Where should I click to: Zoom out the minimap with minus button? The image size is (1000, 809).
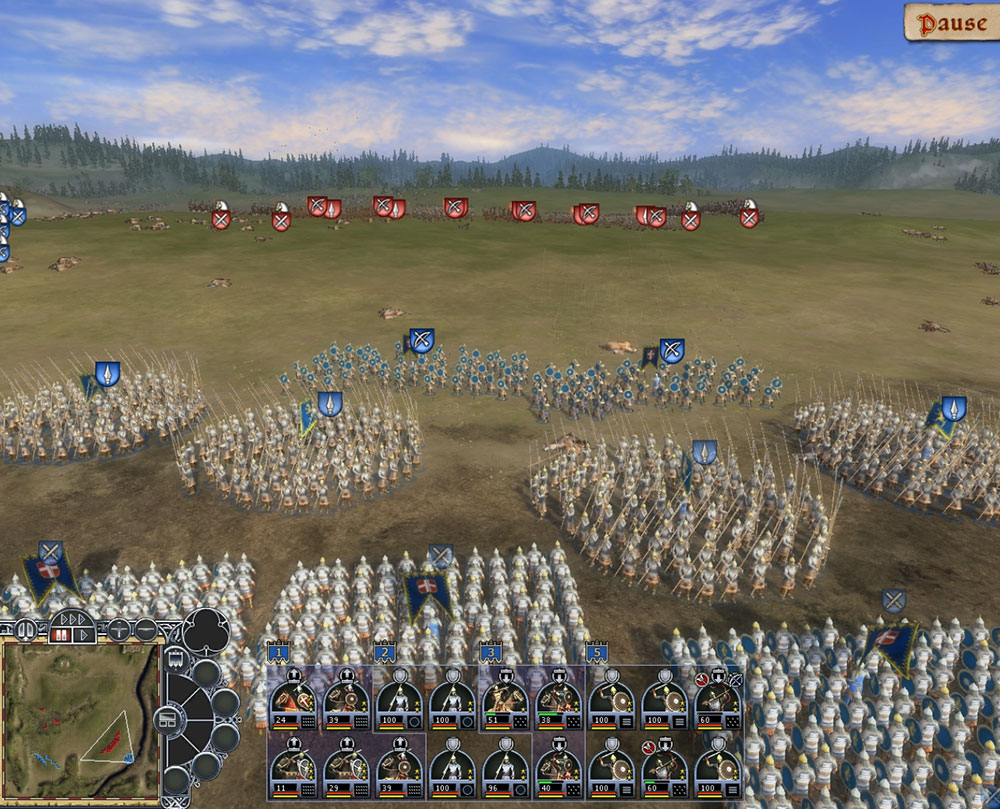coord(146,630)
